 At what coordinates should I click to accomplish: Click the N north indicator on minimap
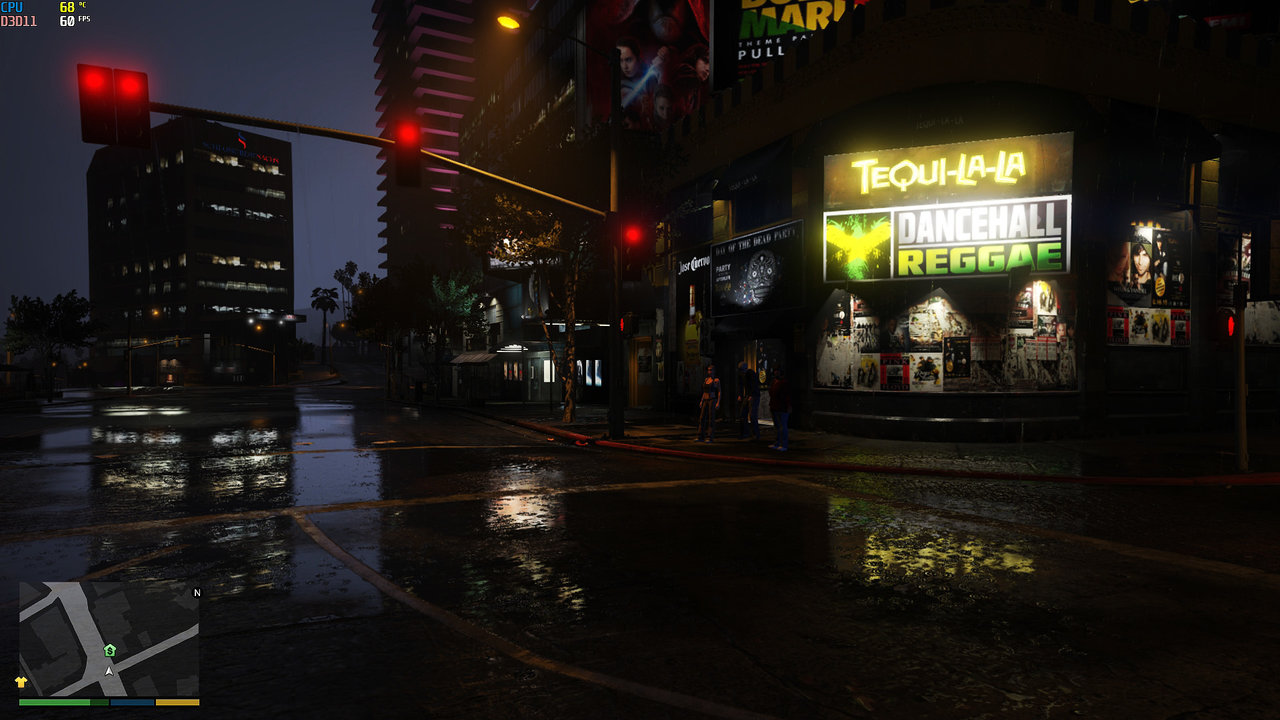click(197, 593)
